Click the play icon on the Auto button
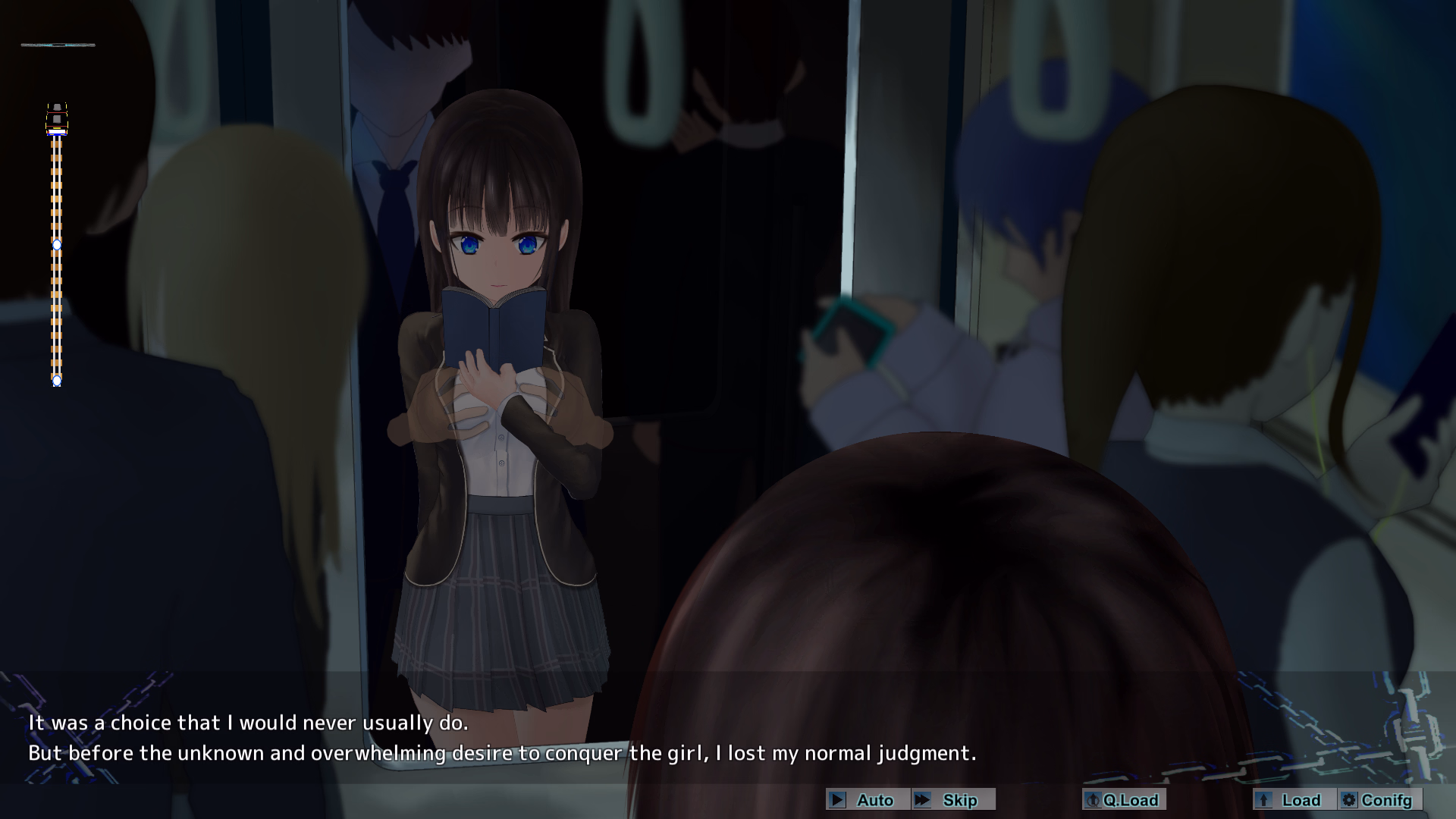 coord(838,800)
